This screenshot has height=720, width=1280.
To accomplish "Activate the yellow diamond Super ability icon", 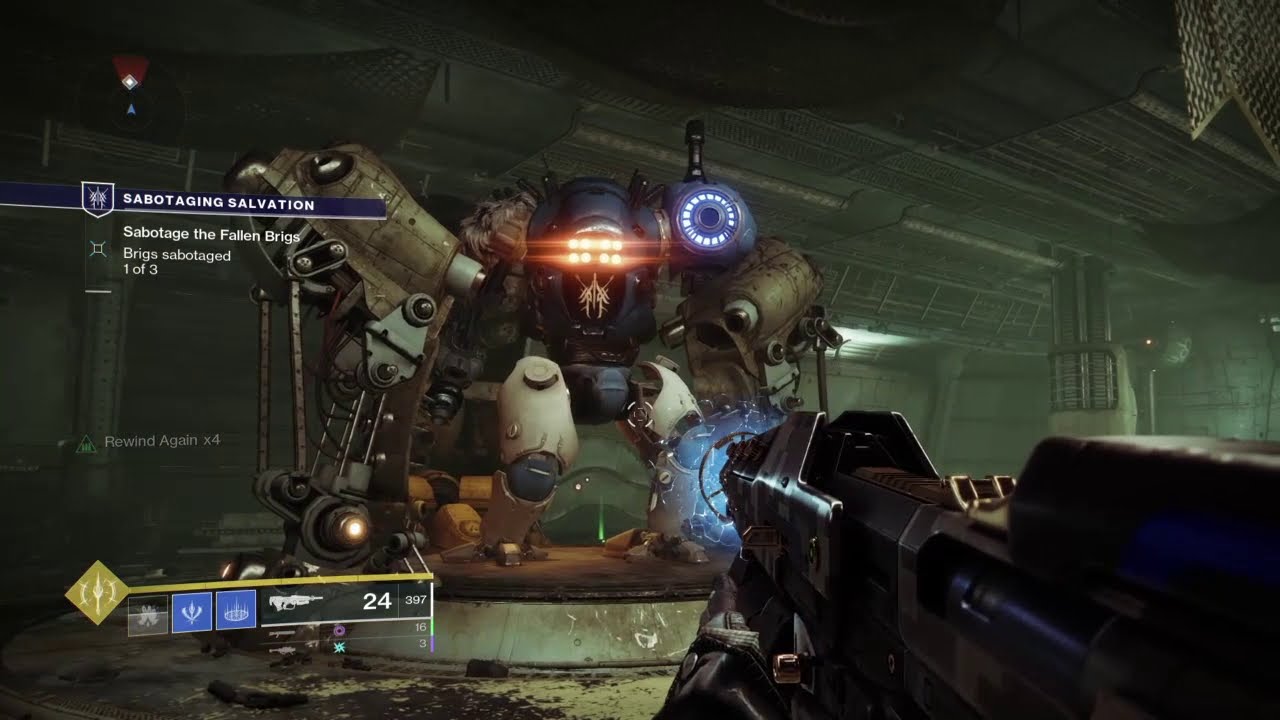I will (97, 593).
